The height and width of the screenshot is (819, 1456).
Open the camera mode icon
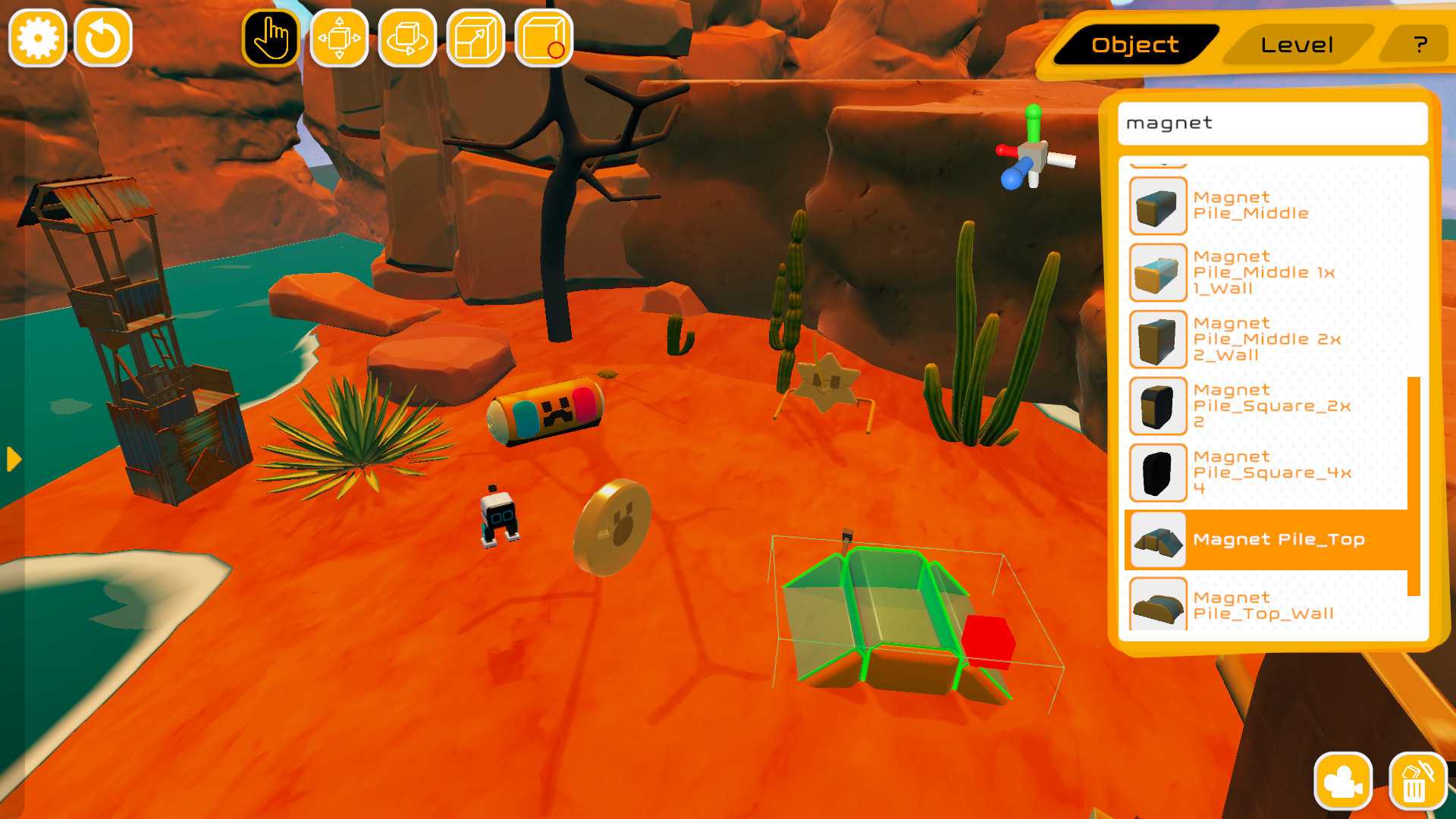[x=1342, y=780]
